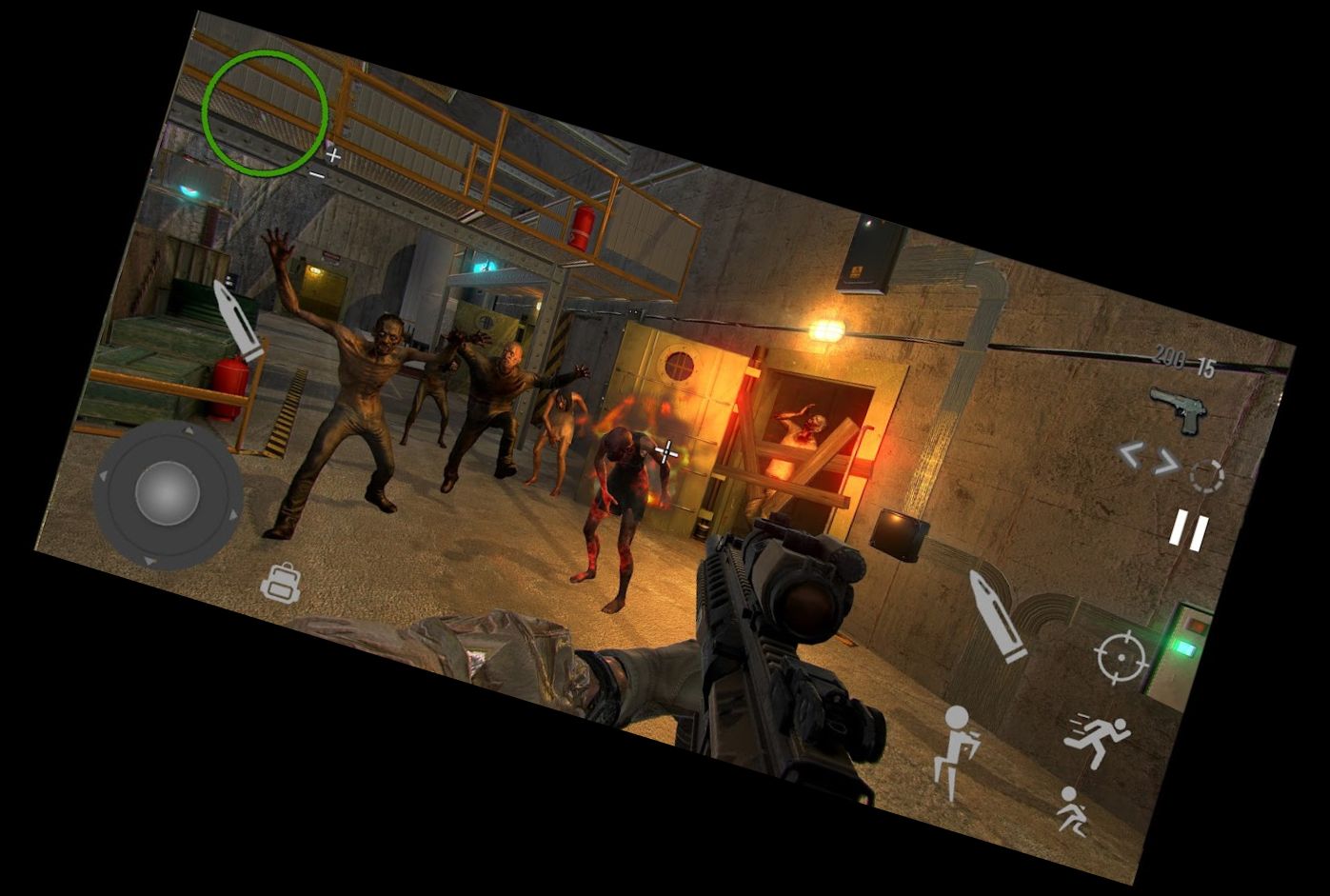Toggle the small jog run control
Screen dimensions: 1330x896
(1075, 811)
